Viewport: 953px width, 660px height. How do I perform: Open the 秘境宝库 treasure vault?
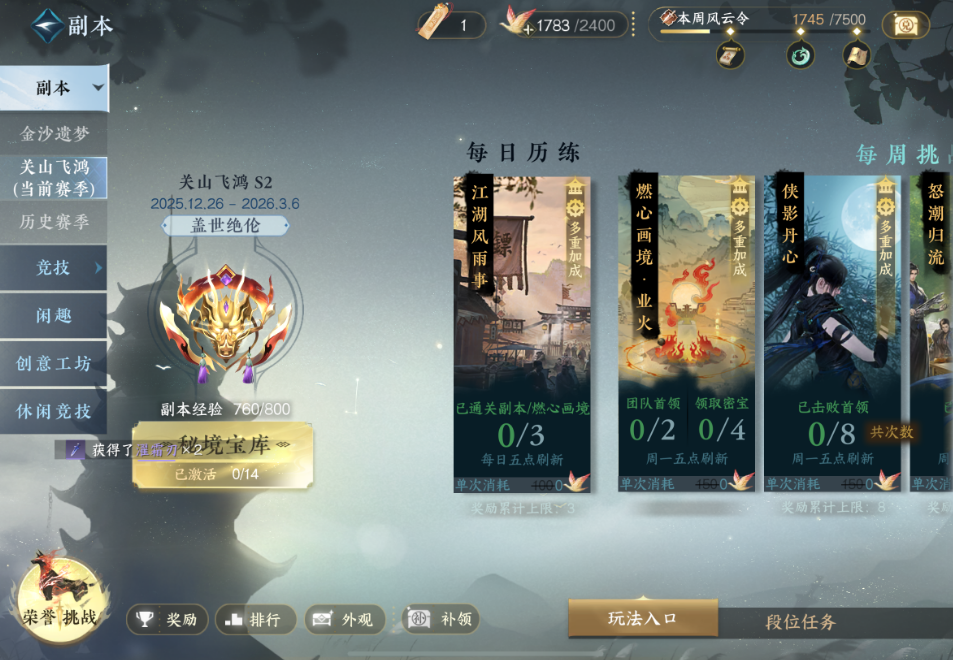[222, 455]
